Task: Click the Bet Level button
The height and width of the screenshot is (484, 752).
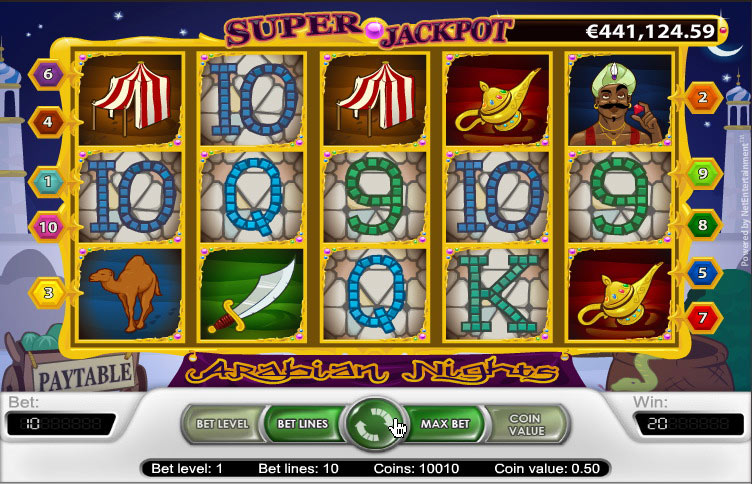Action: pyautogui.click(x=219, y=424)
